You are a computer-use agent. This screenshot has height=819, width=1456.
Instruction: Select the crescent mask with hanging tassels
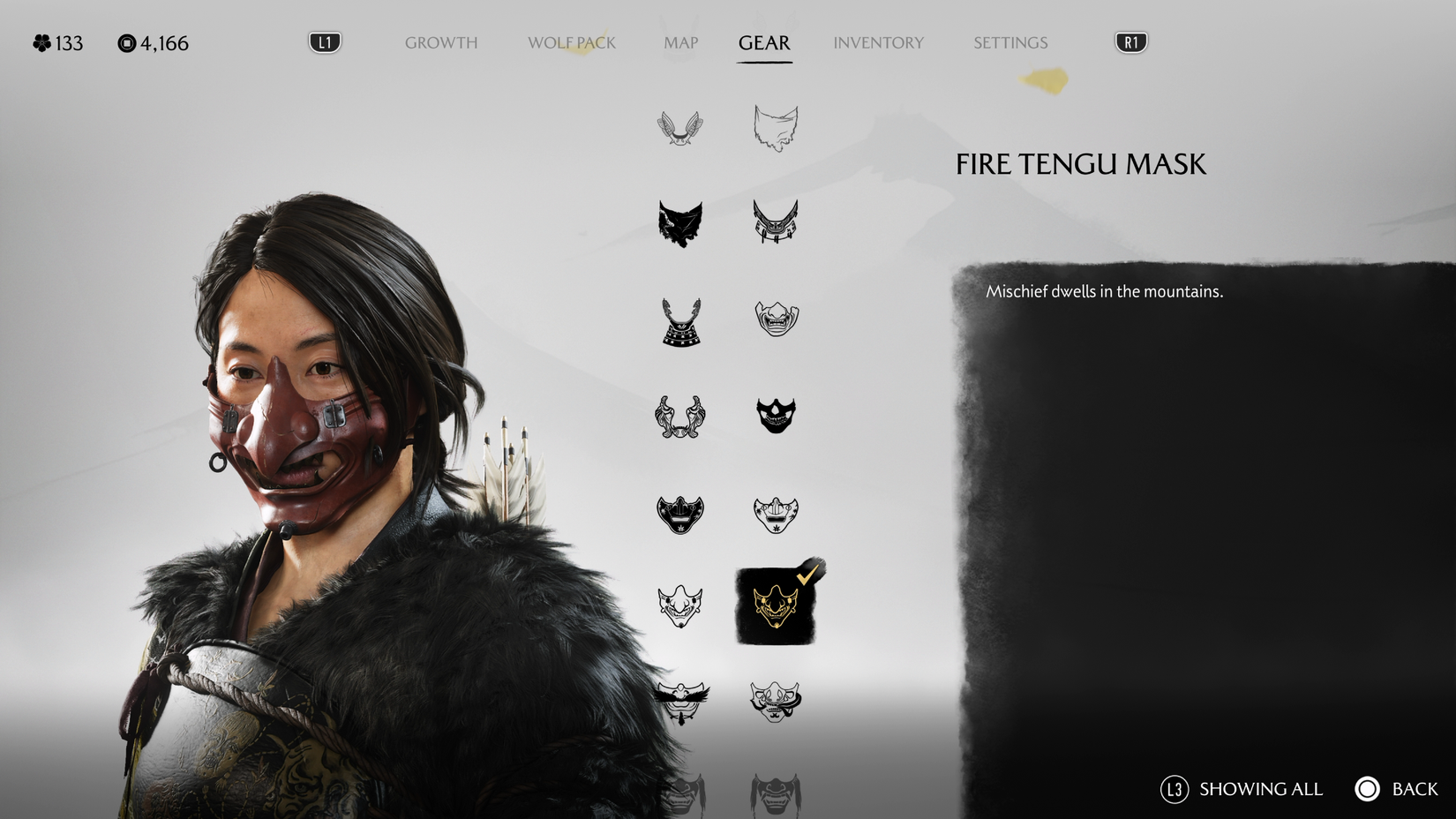click(775, 223)
